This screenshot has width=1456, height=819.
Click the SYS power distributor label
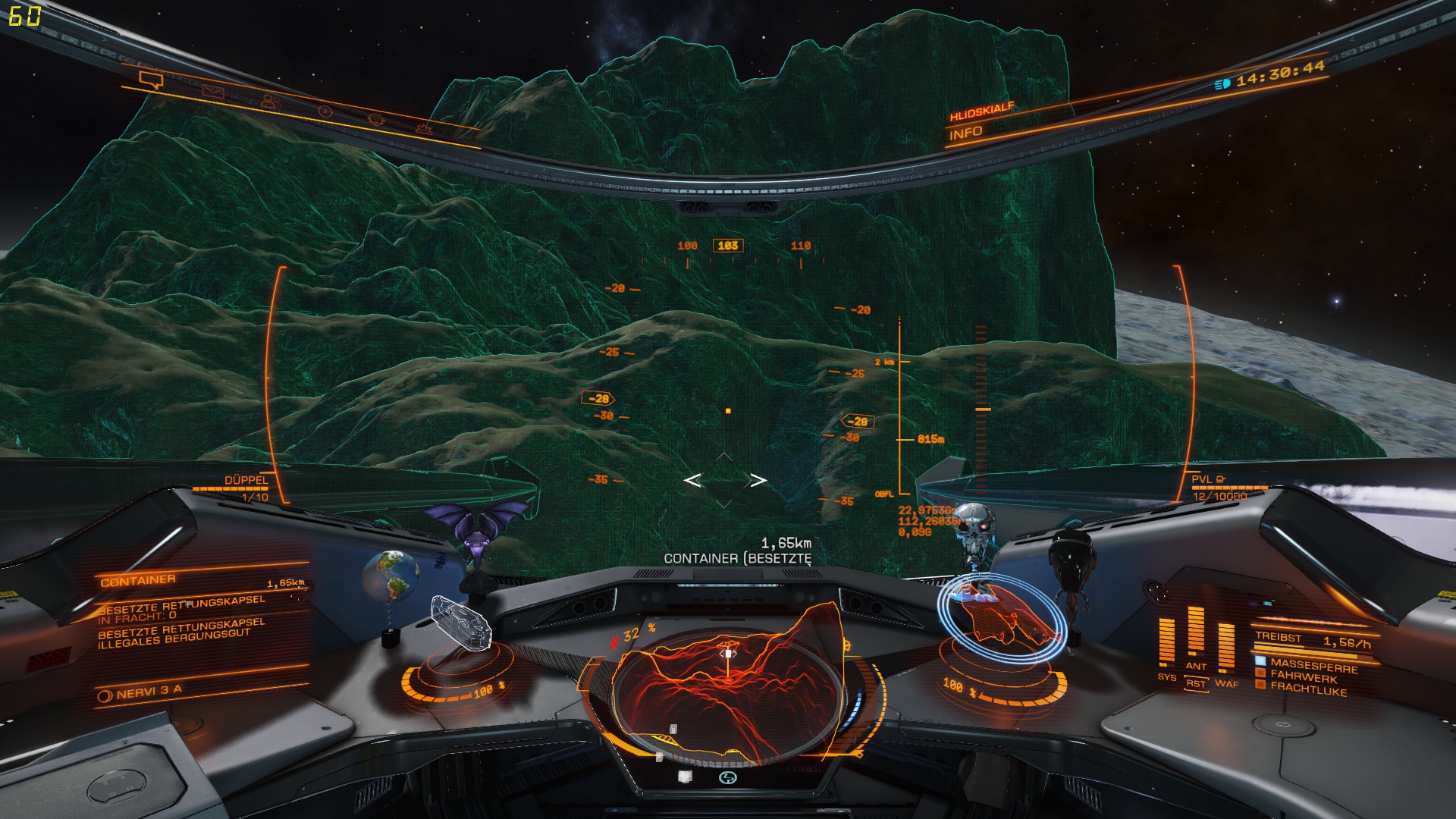point(1166,676)
